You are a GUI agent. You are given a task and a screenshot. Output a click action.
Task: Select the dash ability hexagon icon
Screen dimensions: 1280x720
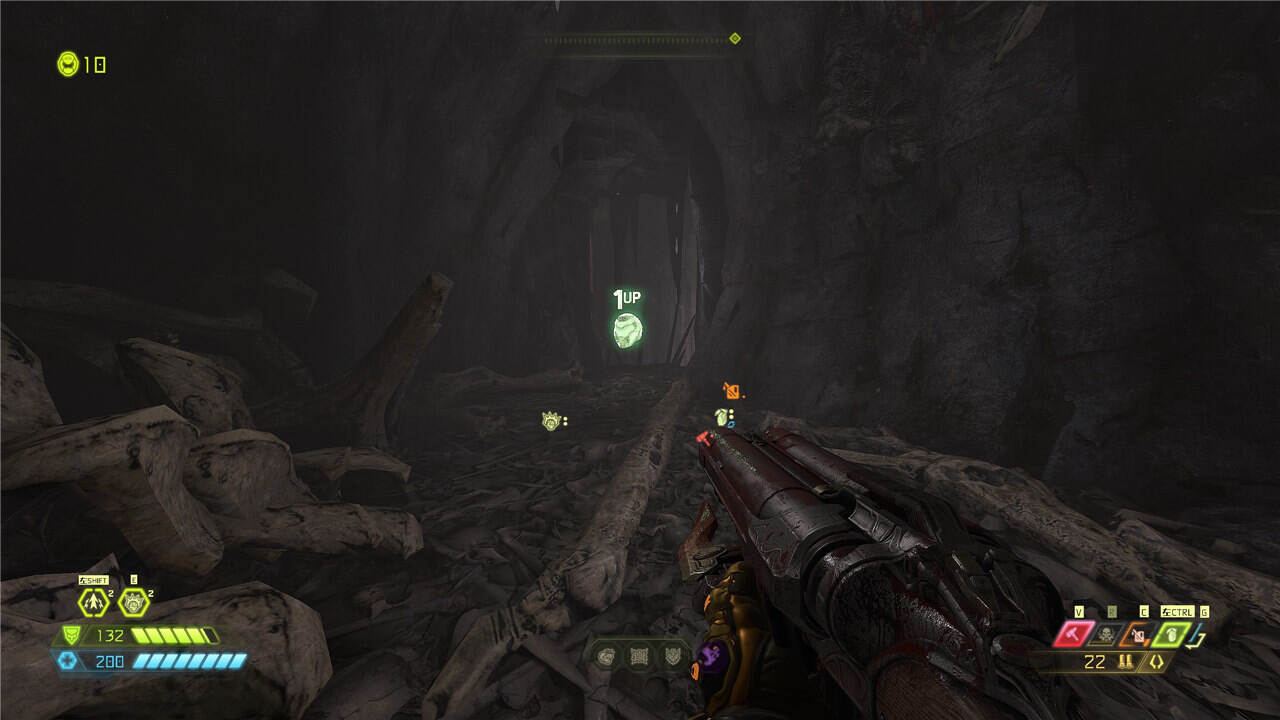(94, 602)
